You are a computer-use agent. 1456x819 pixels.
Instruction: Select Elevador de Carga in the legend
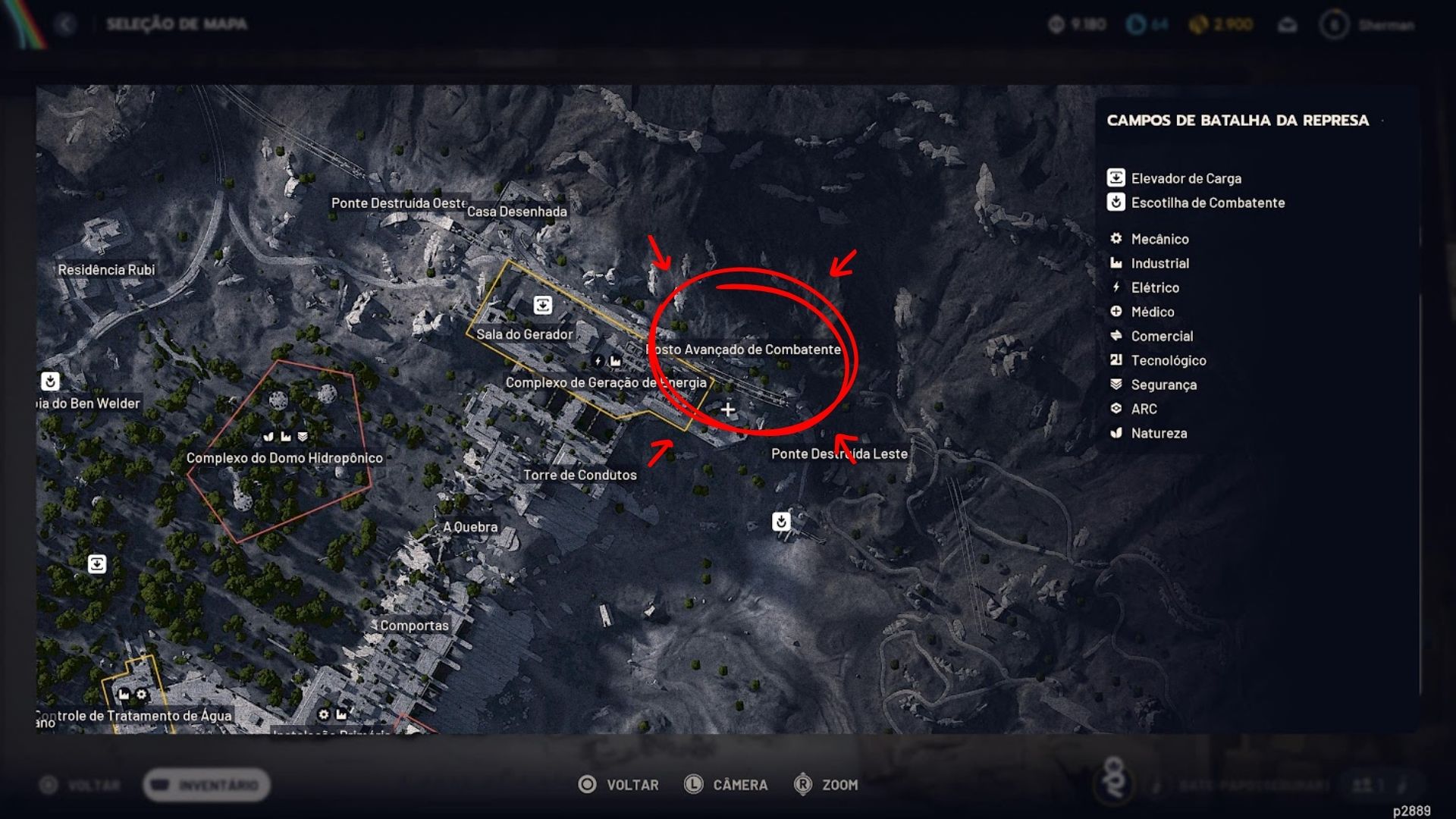click(1185, 178)
